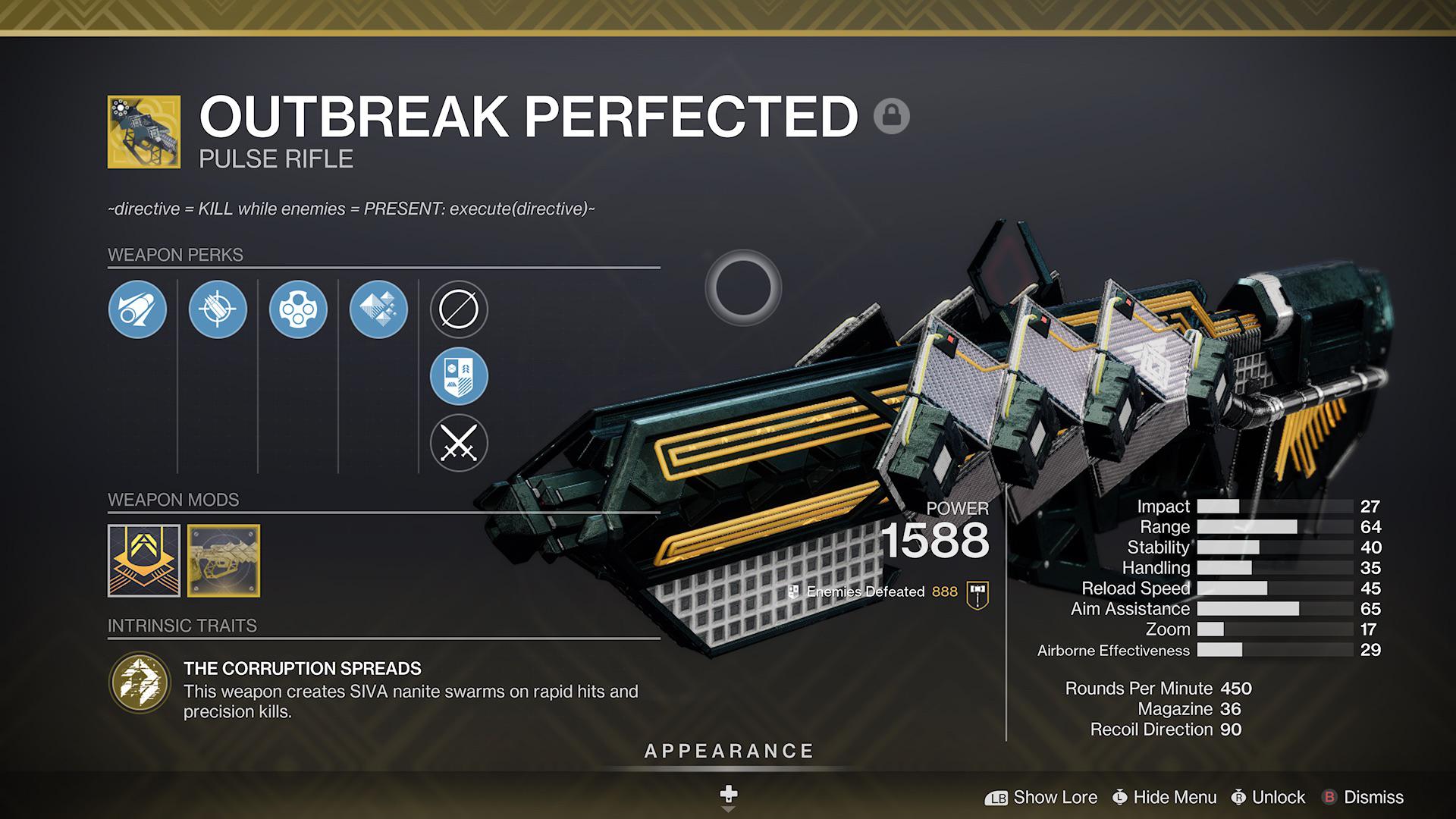Select the empty slashed-circle tracker slot
The image size is (1456, 819).
458,309
